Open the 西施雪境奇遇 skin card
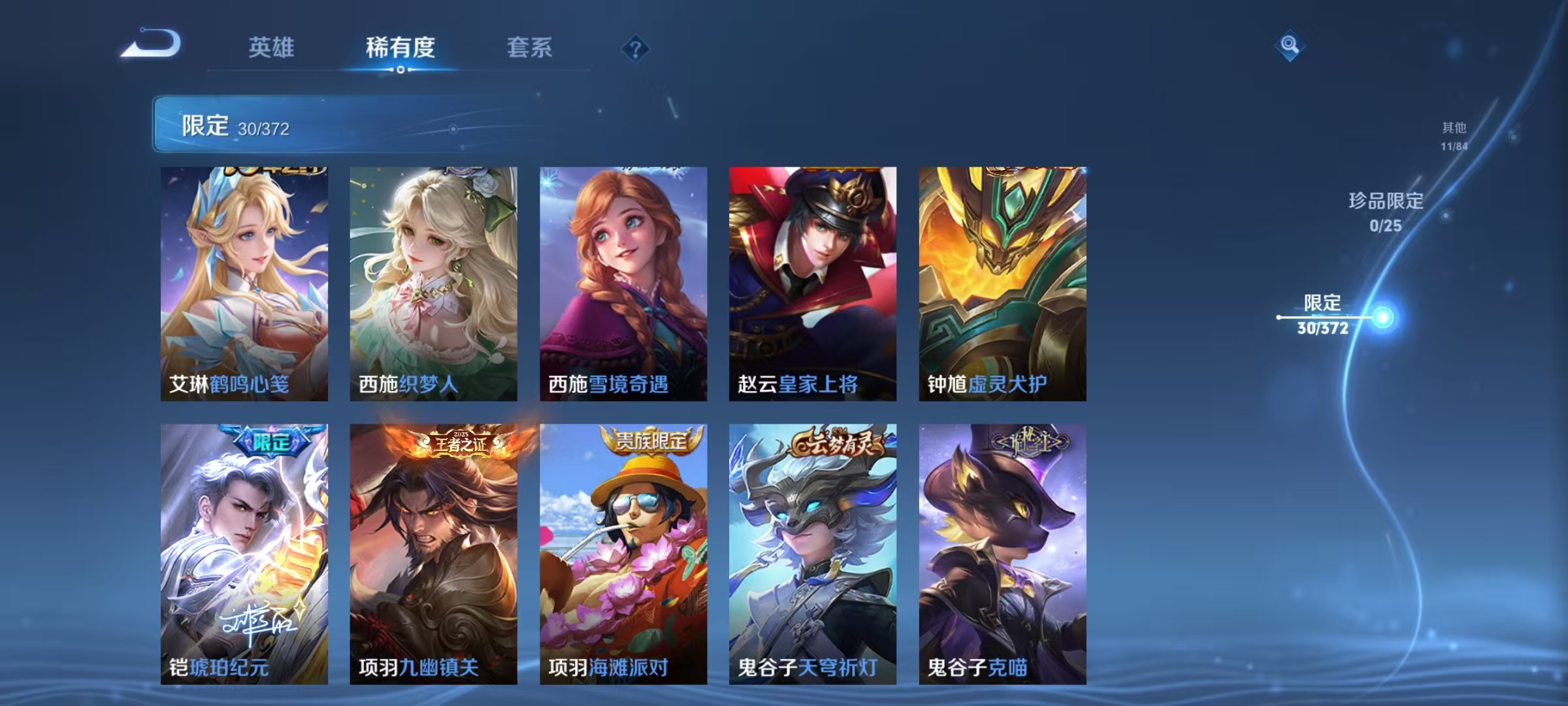The height and width of the screenshot is (706, 1568). [621, 281]
